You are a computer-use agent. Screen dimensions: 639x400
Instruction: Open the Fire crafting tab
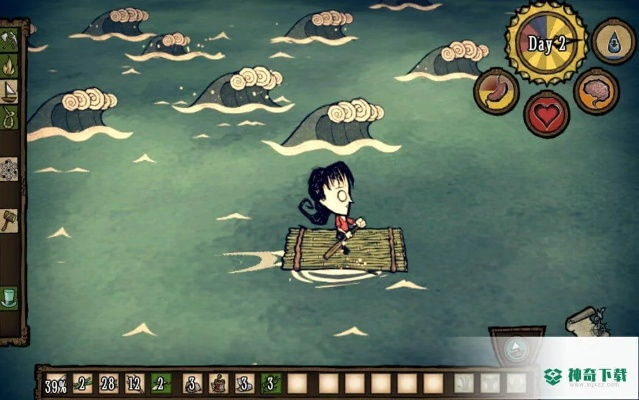click(x=9, y=67)
